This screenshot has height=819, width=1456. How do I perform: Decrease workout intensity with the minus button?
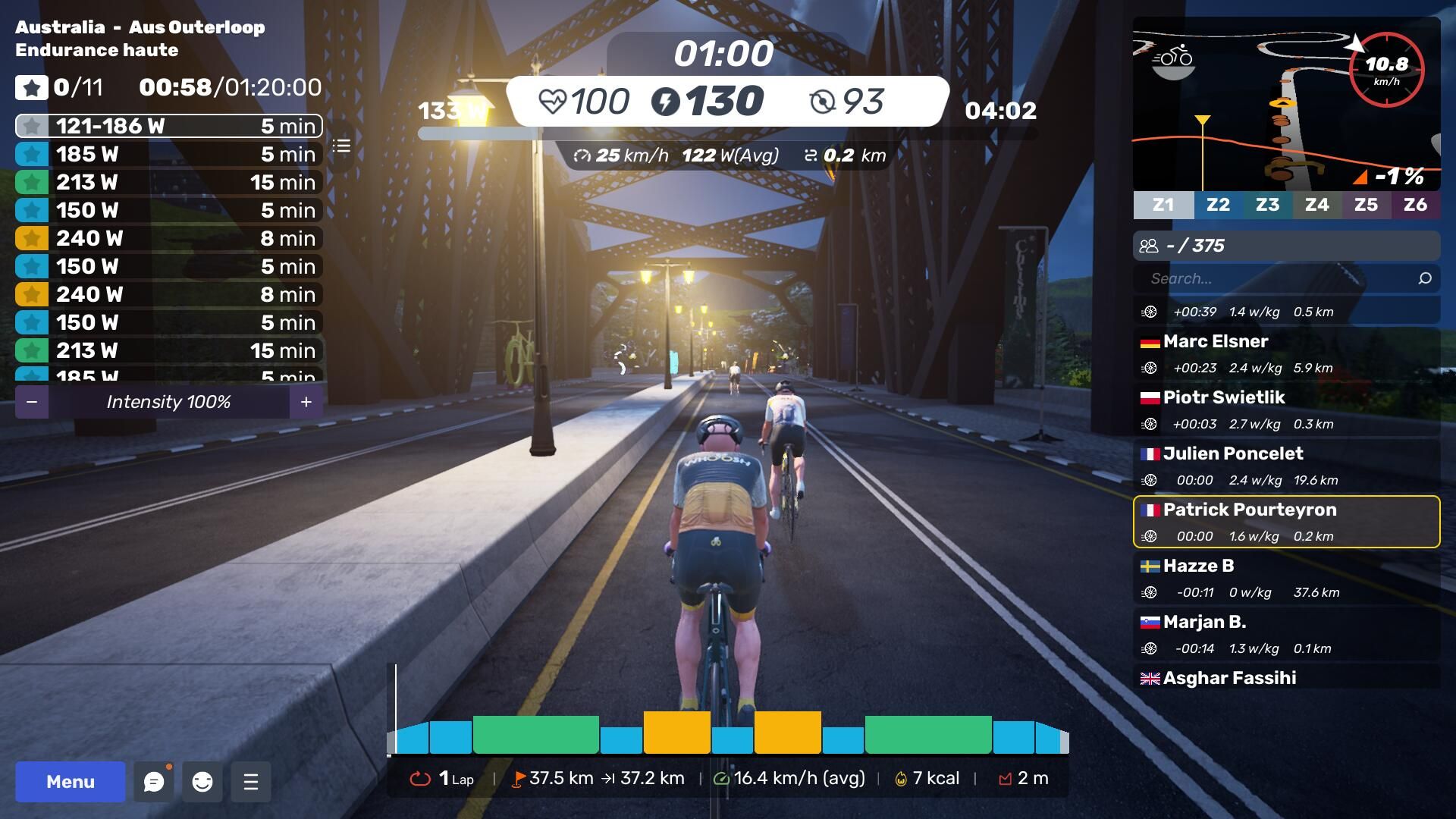pyautogui.click(x=32, y=402)
